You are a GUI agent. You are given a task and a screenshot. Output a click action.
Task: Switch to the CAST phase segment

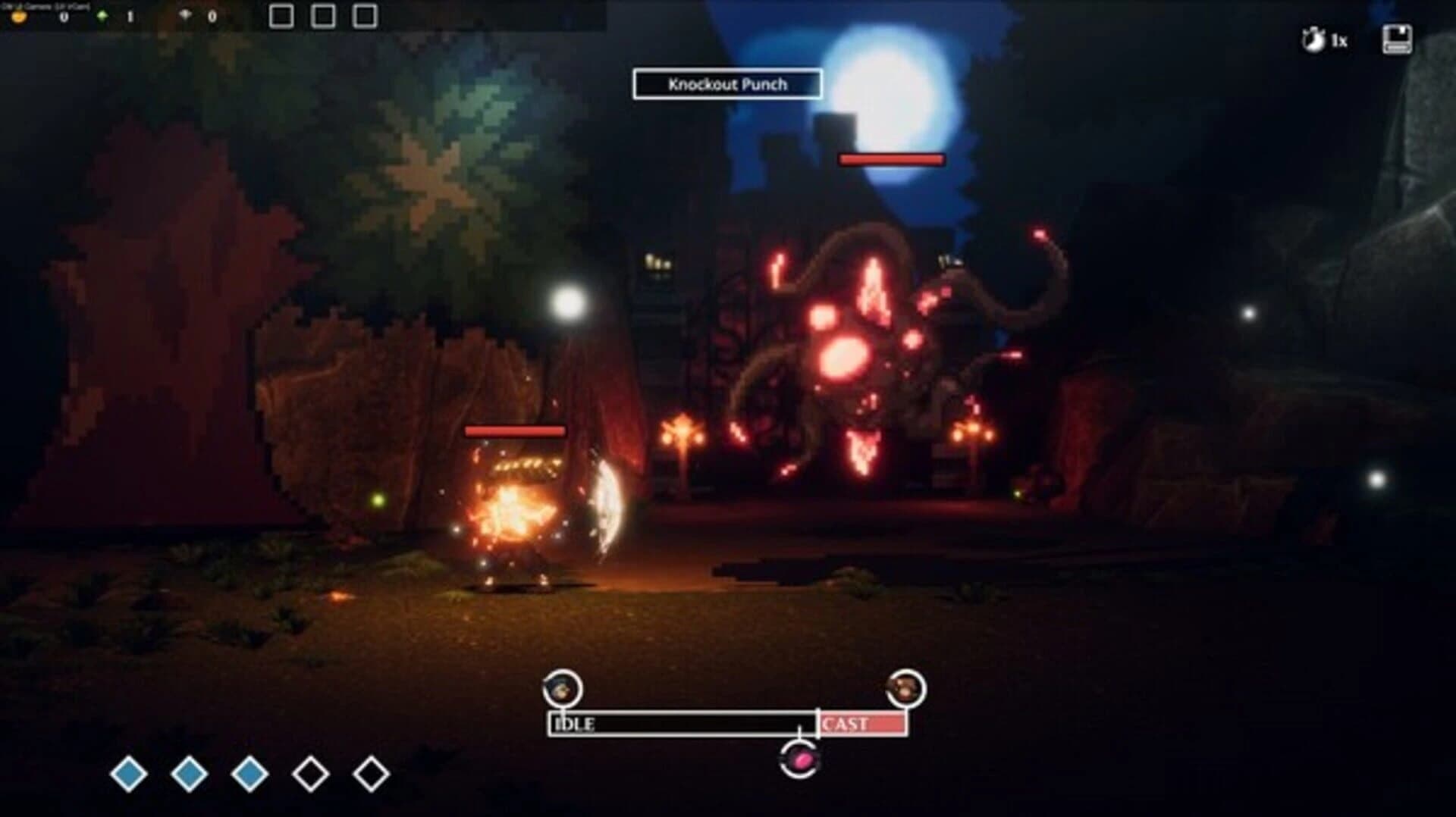pos(861,725)
